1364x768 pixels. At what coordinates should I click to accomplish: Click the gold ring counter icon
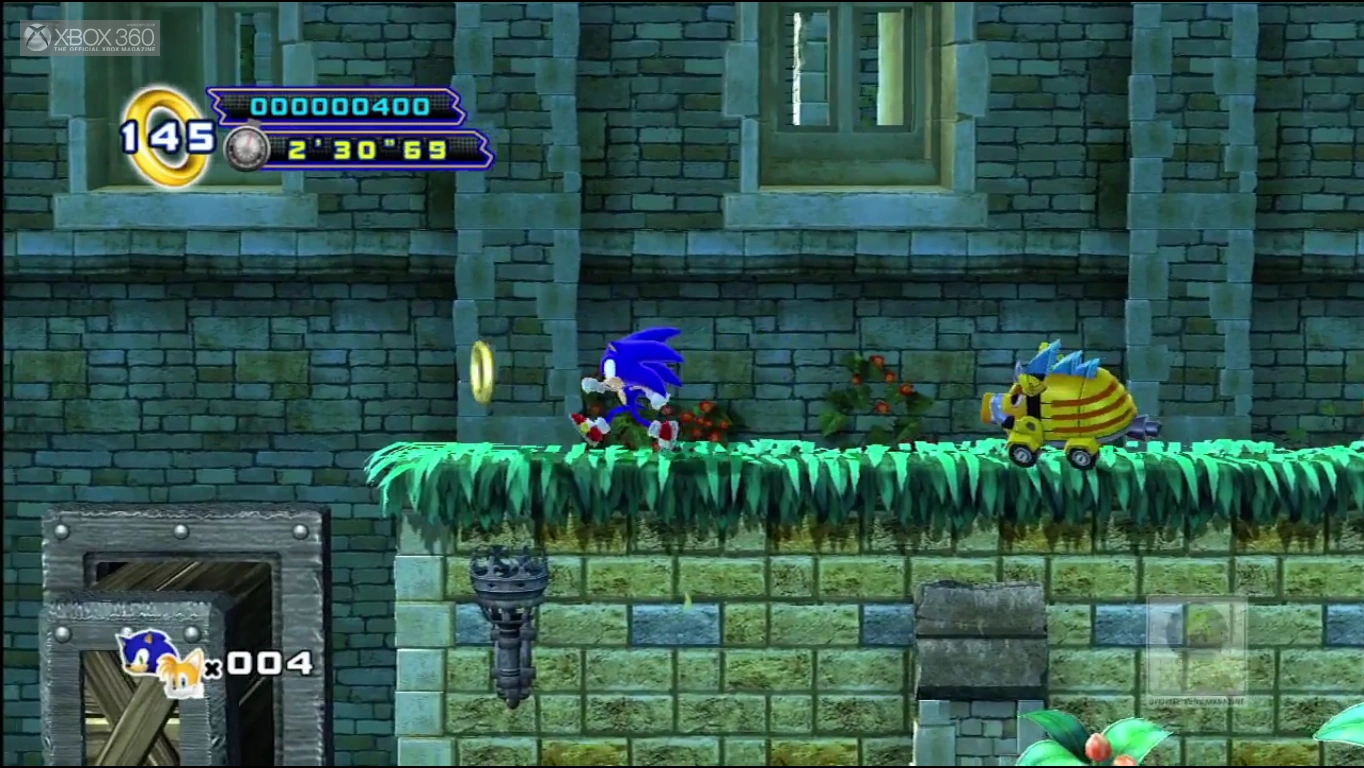[166, 137]
